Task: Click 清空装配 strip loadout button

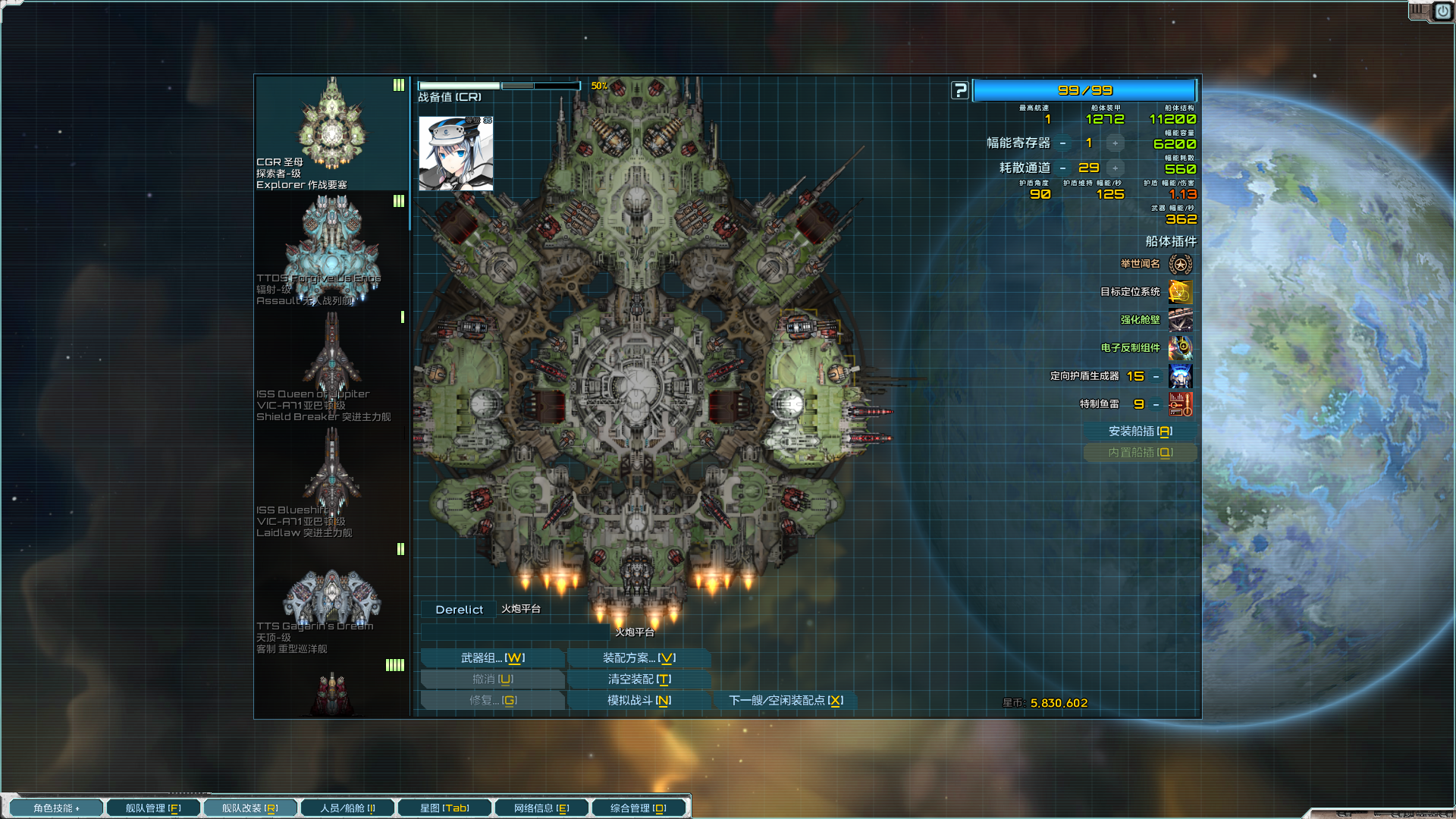Action: click(639, 679)
